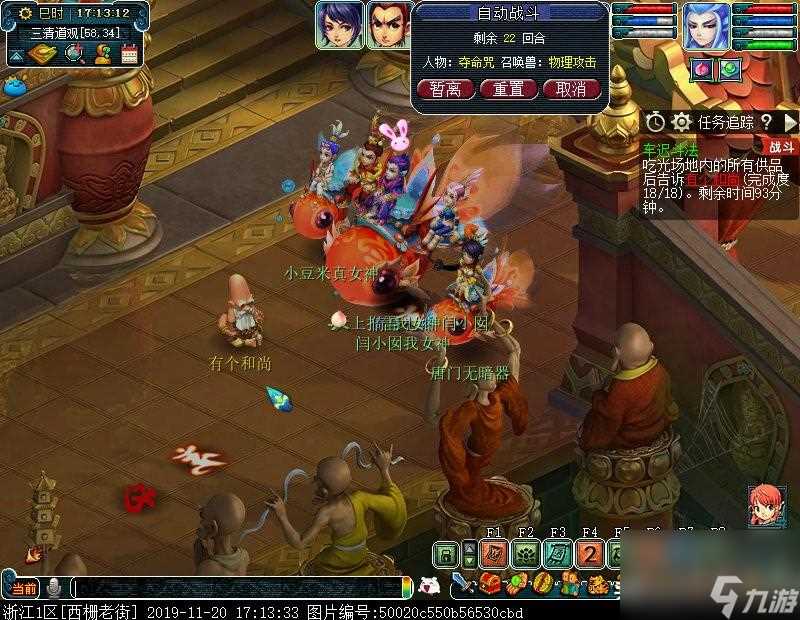Open the treasure chest inventory icon
This screenshot has height=620, width=800.
491,584
